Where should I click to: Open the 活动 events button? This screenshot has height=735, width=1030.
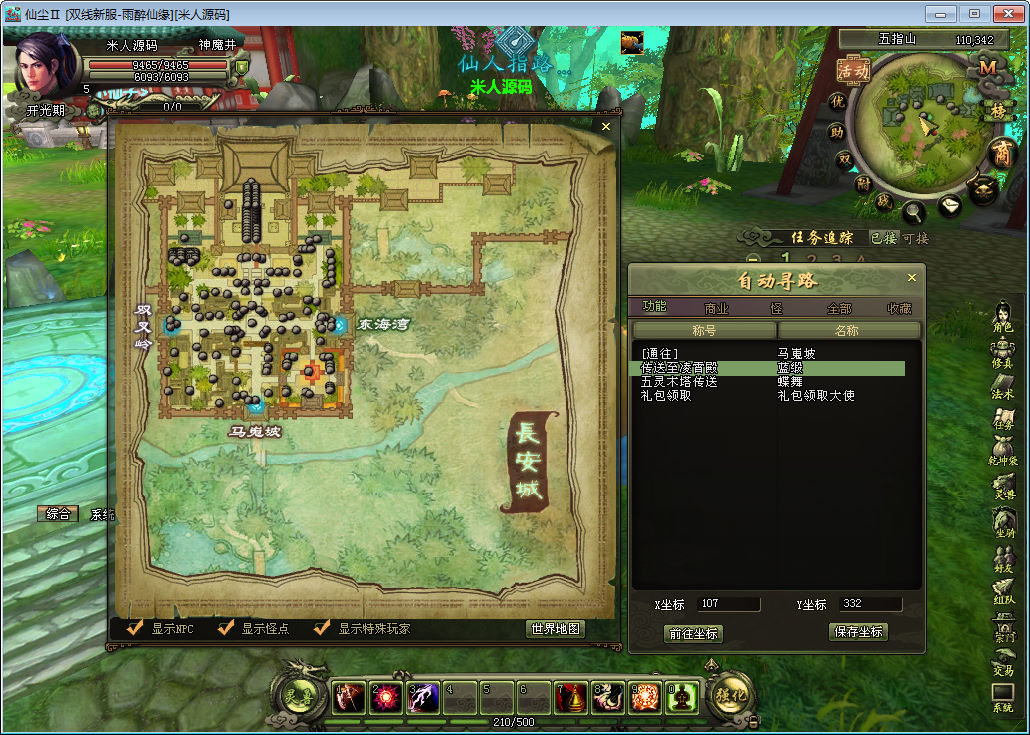pos(853,70)
